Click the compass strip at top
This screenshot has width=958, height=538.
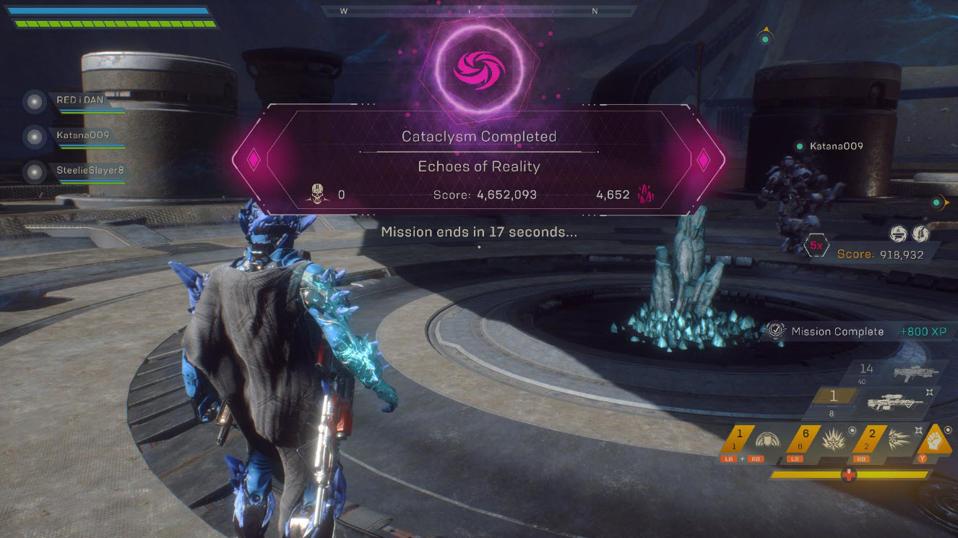click(479, 12)
